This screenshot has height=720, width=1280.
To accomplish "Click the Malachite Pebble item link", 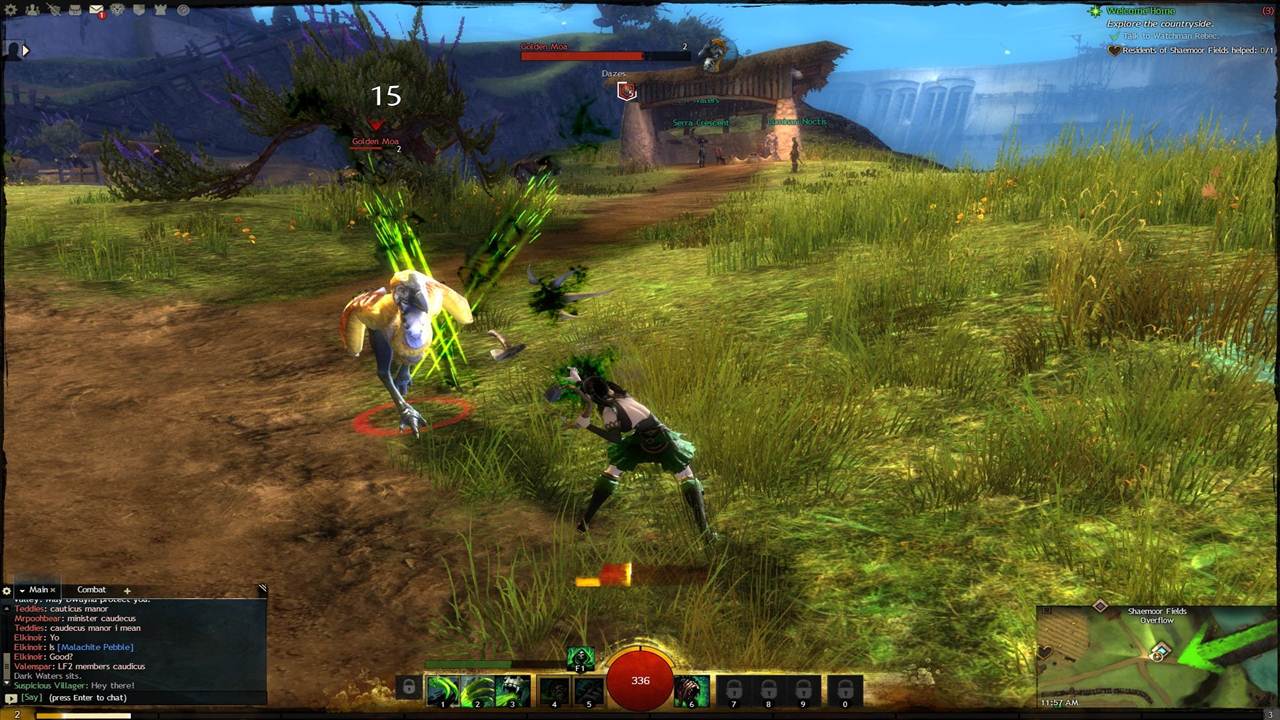I will [x=99, y=647].
